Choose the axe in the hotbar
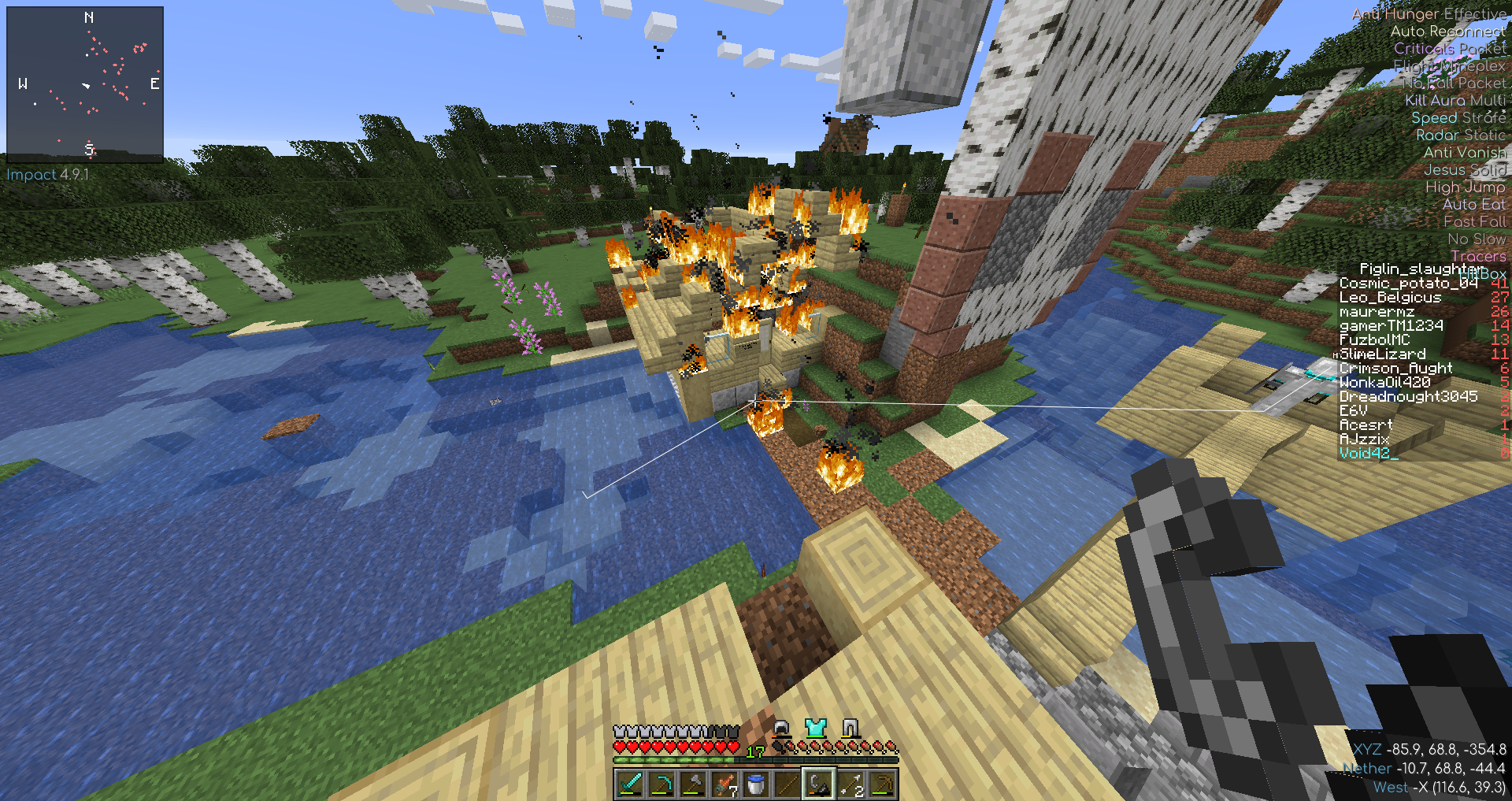1512x801 pixels. (x=693, y=784)
